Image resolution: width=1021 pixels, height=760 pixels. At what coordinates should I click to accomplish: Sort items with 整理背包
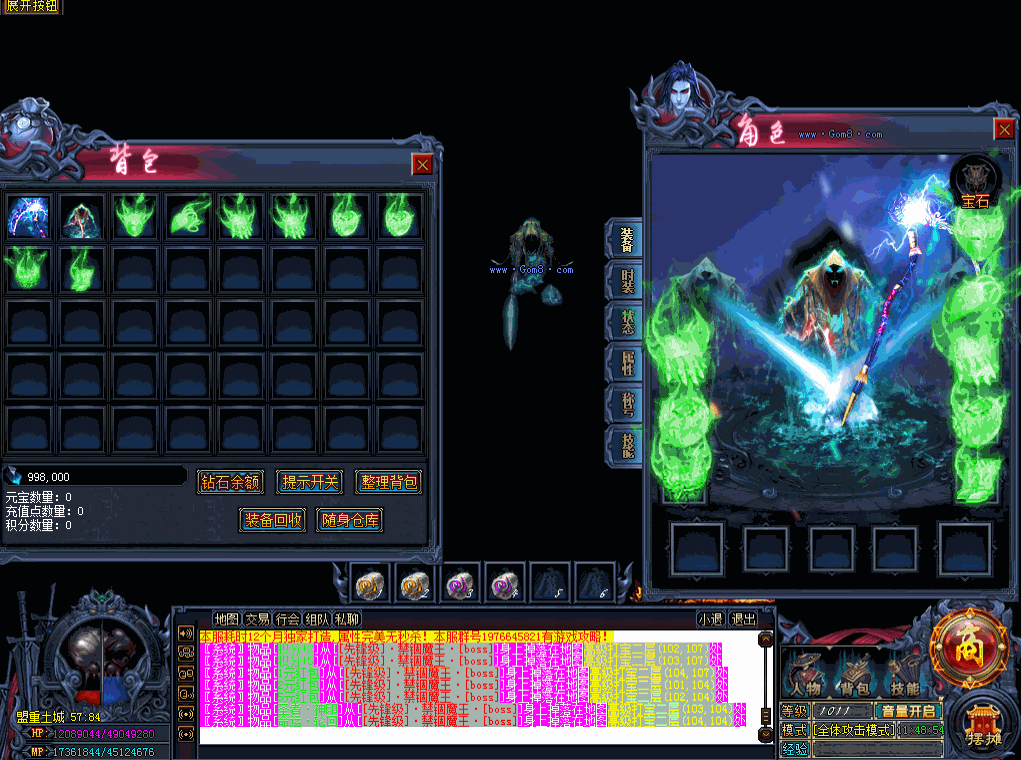click(x=389, y=482)
